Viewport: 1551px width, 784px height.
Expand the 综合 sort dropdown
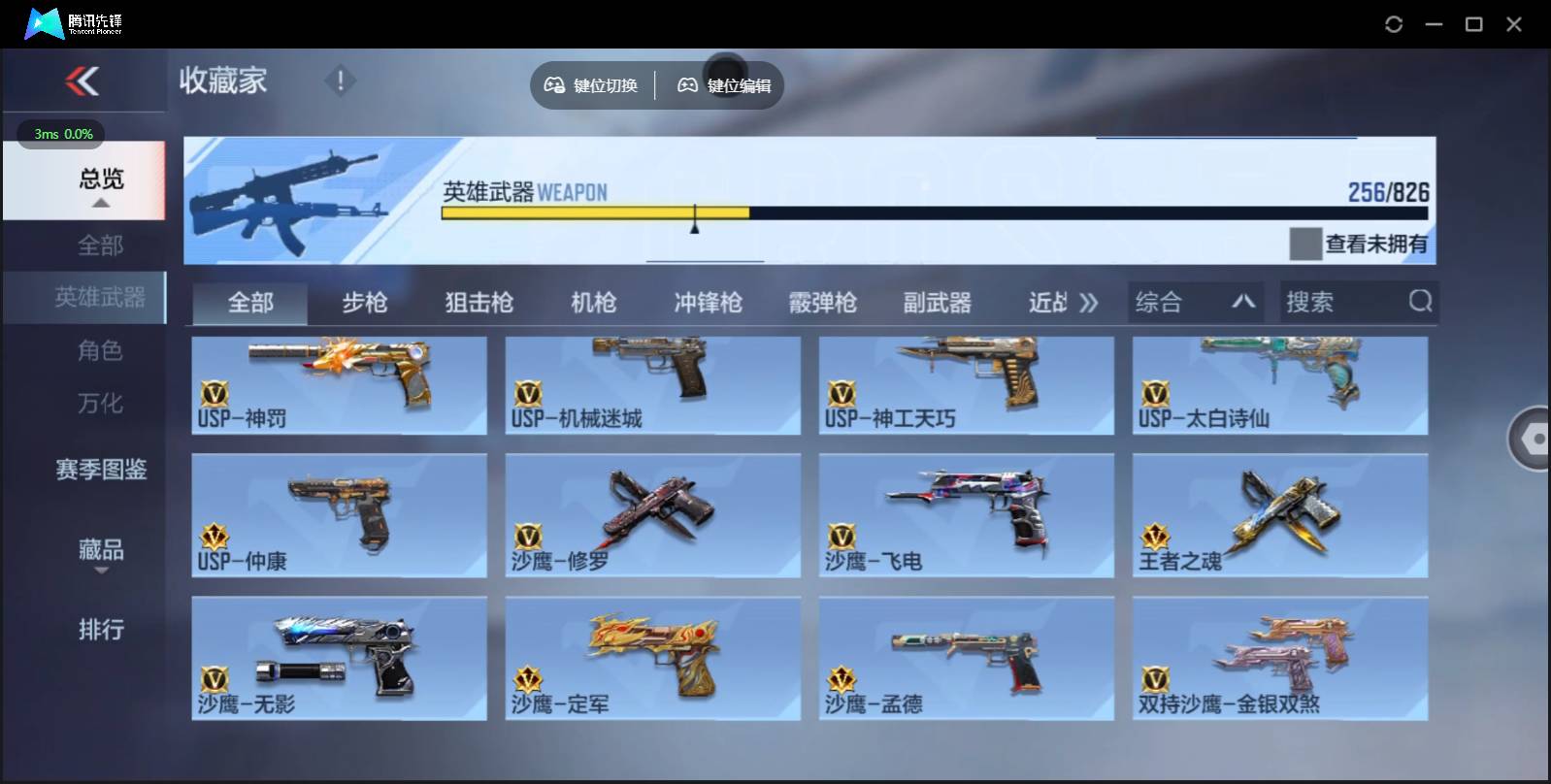click(1197, 302)
